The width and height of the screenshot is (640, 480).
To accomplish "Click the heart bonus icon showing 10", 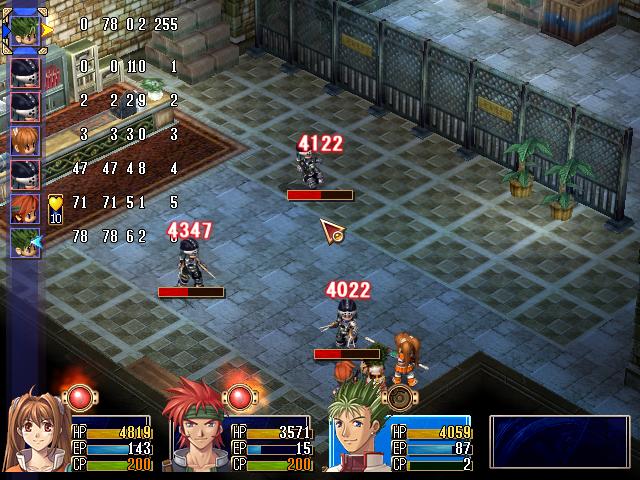I will [55, 208].
